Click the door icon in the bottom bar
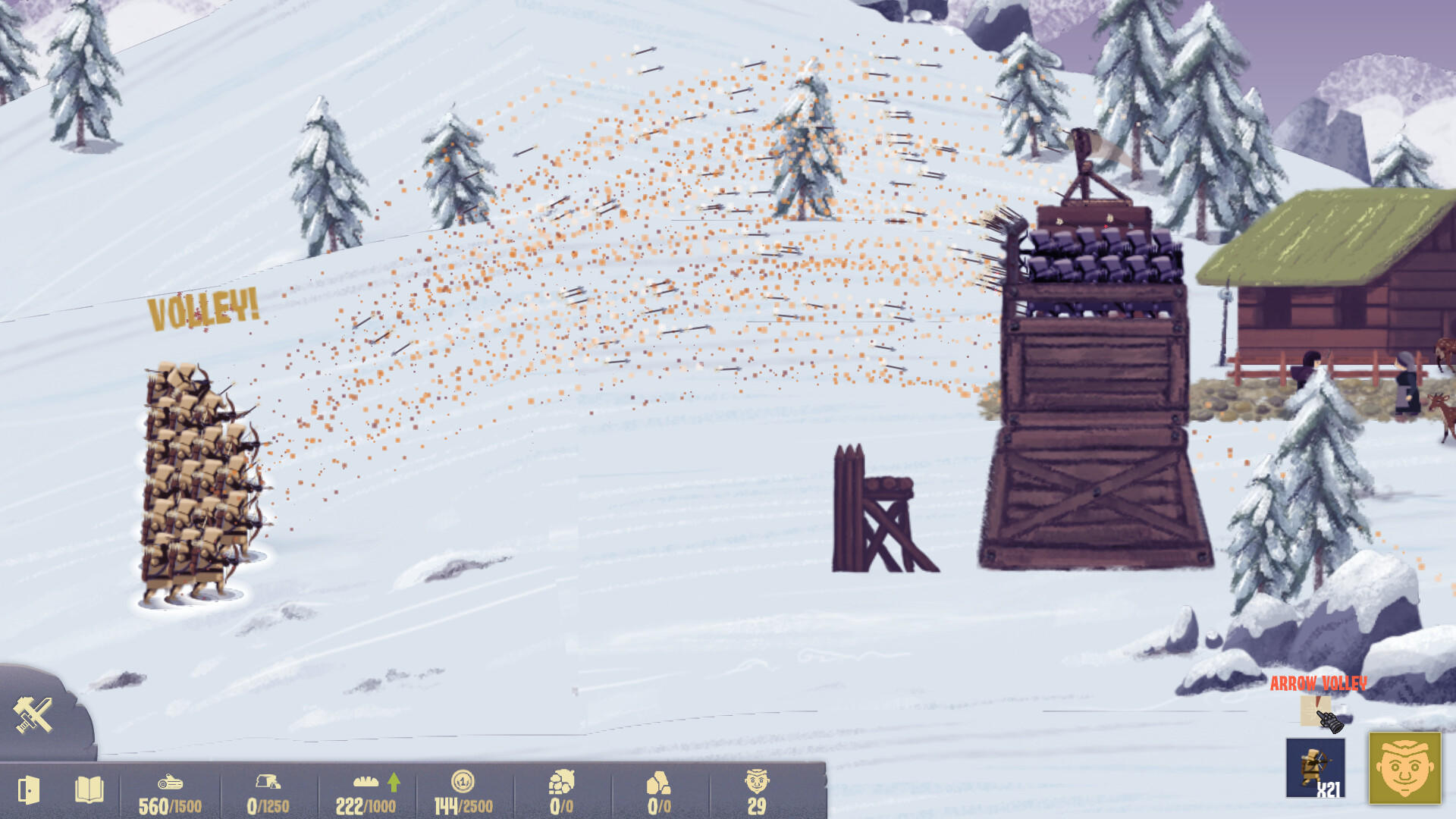The image size is (1456, 819). [28, 789]
